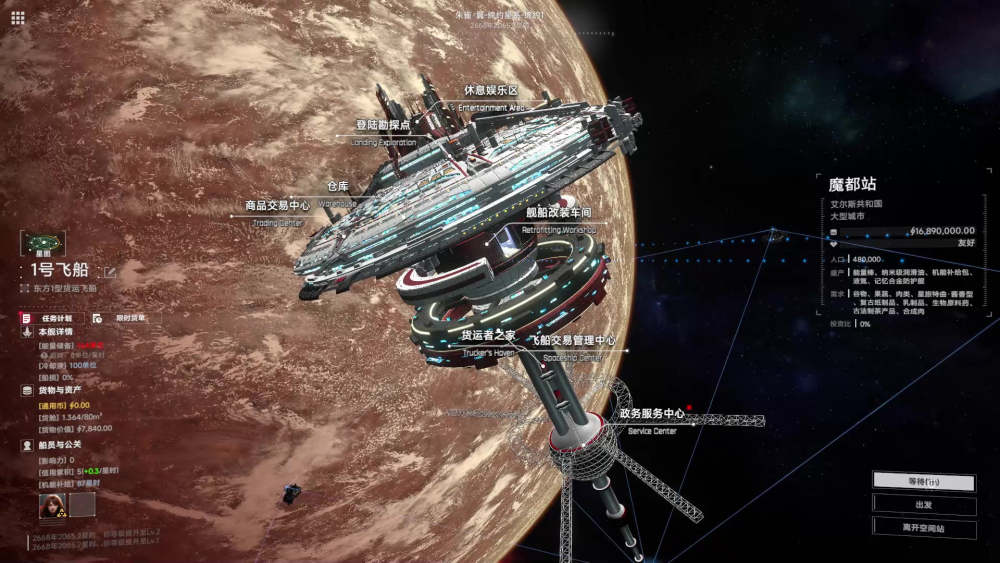Image resolution: width=1000 pixels, height=563 pixels.
Task: Enter the 政务服务中心 Service Center
Action: 651,414
